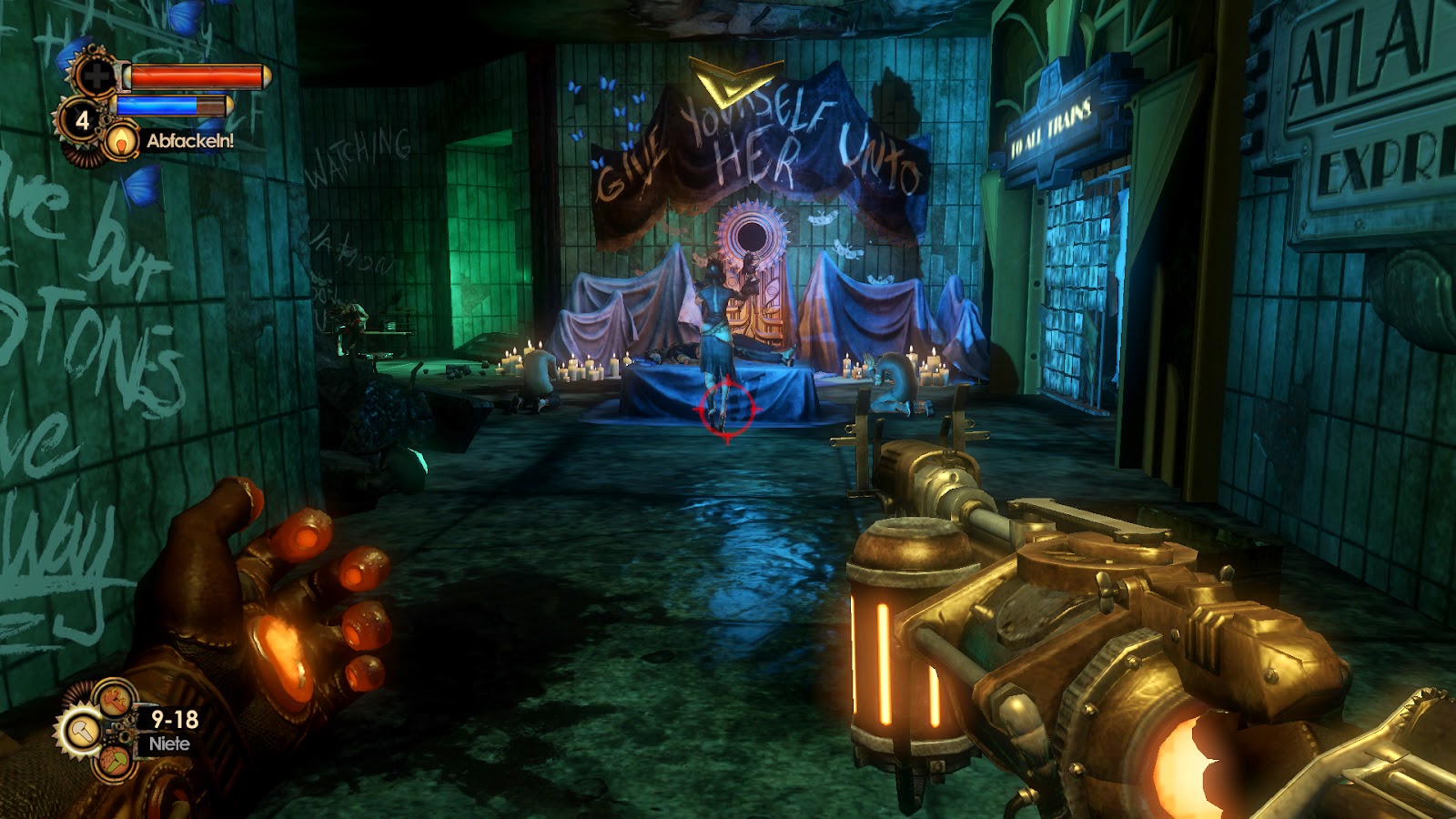
Task: Select the Abfackeln Incinerate flame plasmid icon
Action: coord(121,142)
